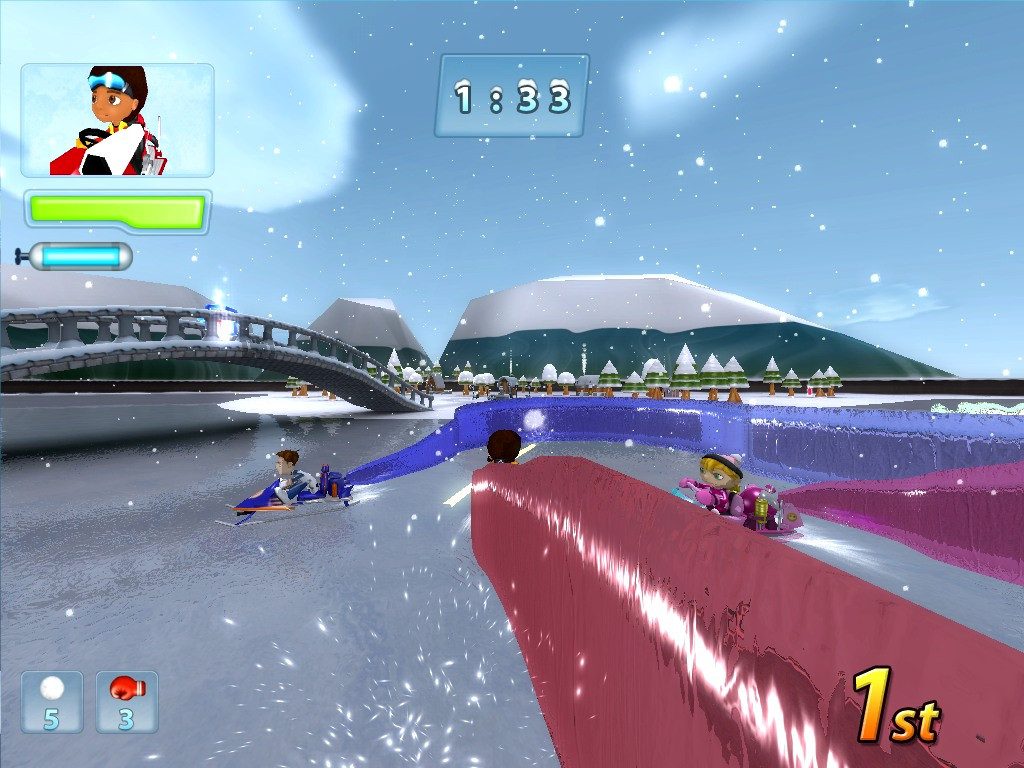Select the snowball item slot
1024x768 pixels.
52,701
